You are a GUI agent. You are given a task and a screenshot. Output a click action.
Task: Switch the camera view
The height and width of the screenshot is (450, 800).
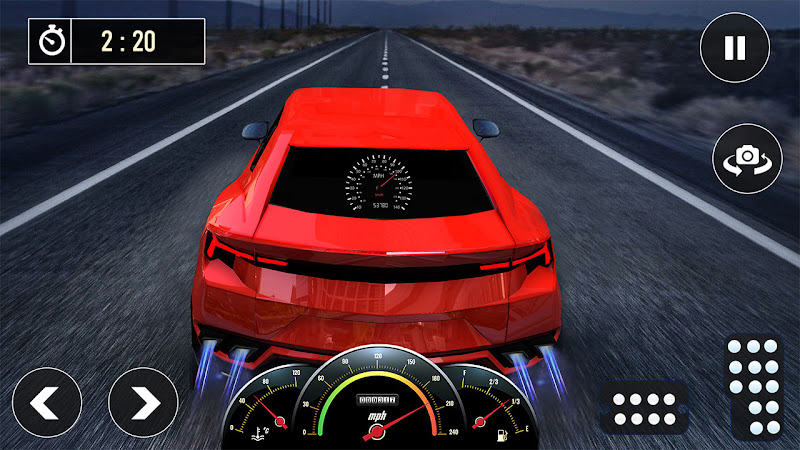tap(747, 157)
